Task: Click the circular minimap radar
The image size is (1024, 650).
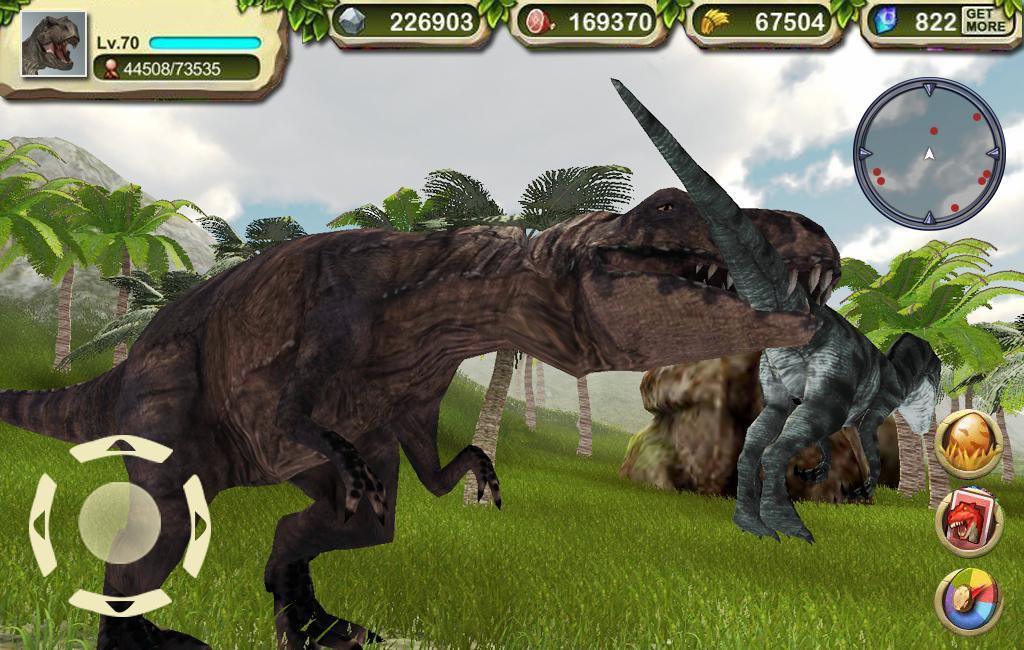Action: [x=928, y=153]
